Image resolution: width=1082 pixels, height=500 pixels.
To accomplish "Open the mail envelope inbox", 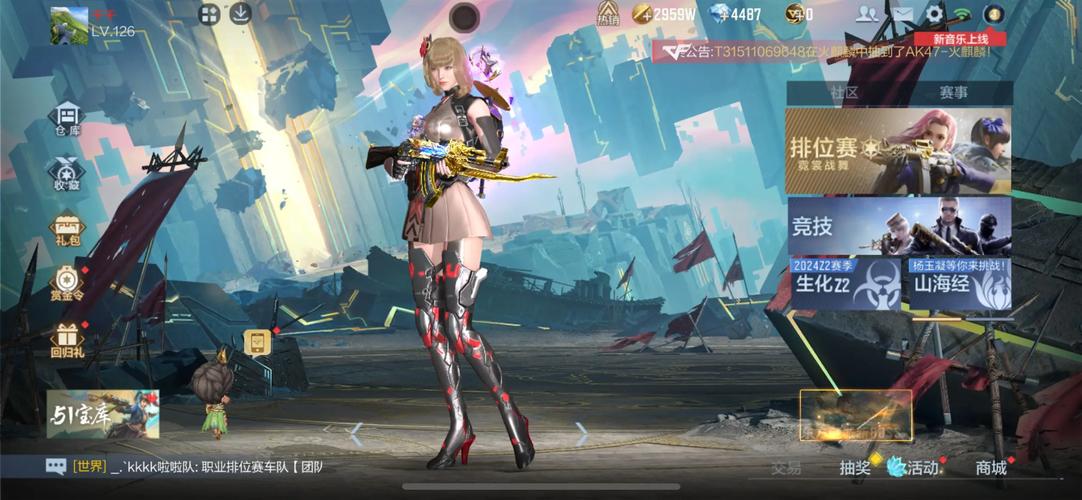I will [x=902, y=14].
